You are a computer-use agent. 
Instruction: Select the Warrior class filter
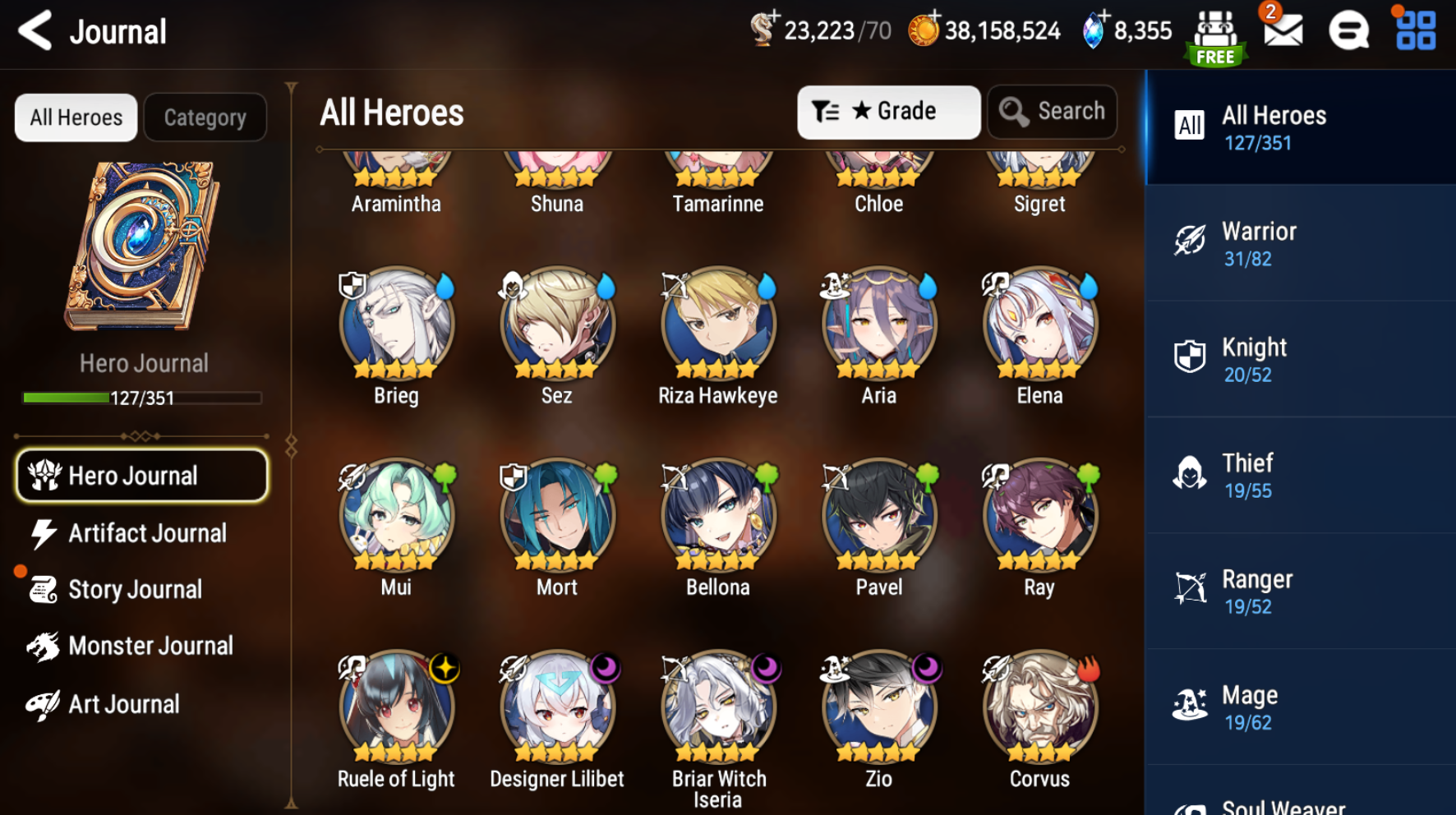point(1298,244)
